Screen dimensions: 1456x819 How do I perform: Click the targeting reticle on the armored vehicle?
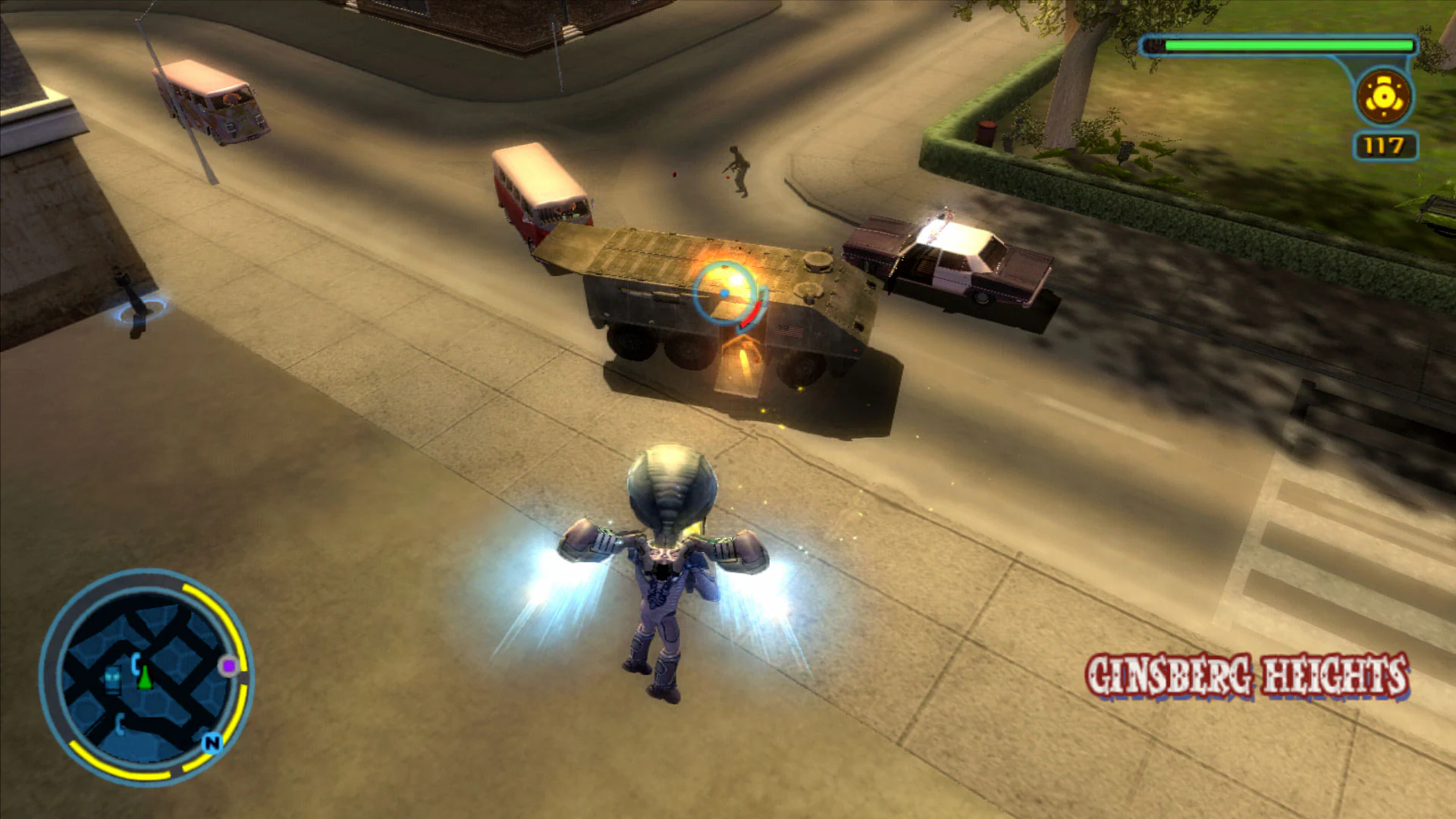coord(723,291)
